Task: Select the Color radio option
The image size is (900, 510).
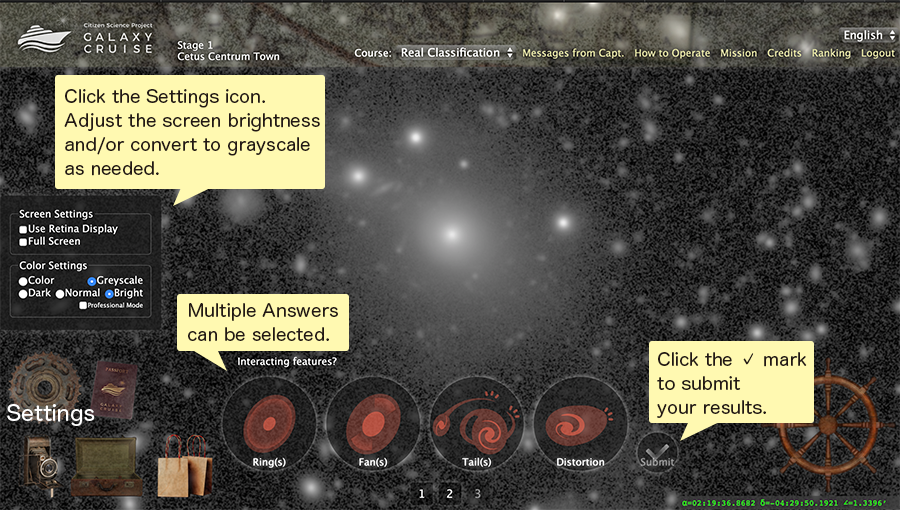Action: (24, 281)
